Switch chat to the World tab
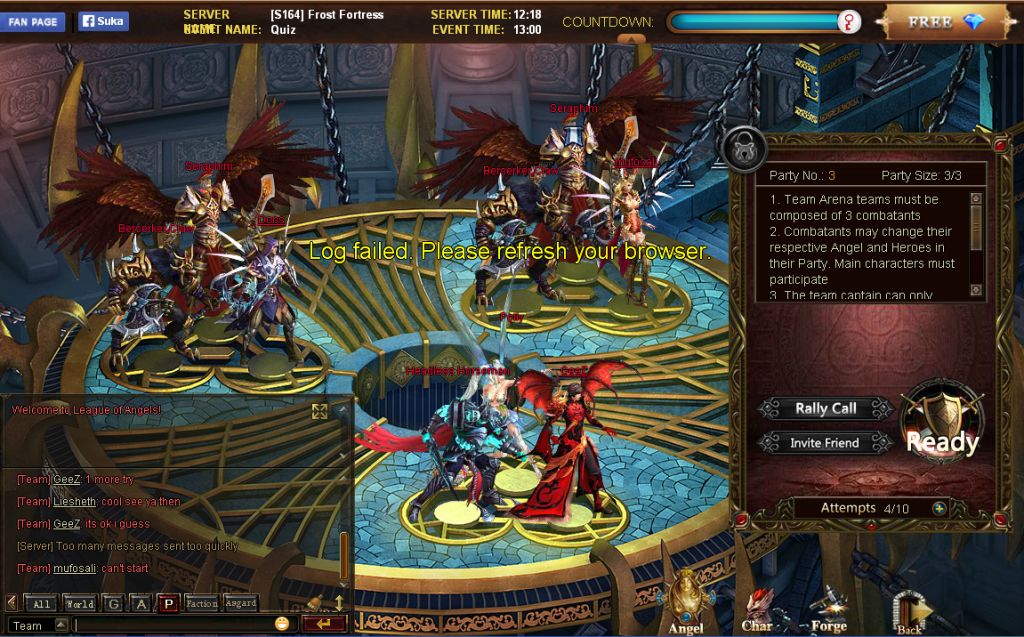Image resolution: width=1024 pixels, height=637 pixels. click(79, 603)
